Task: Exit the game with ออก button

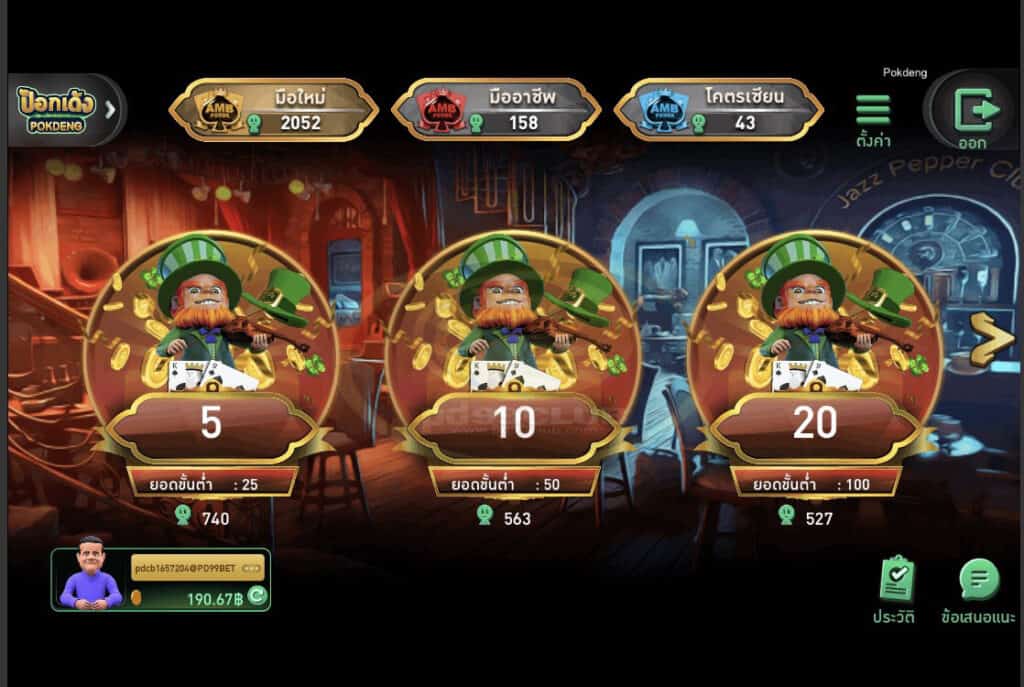Action: tap(971, 114)
